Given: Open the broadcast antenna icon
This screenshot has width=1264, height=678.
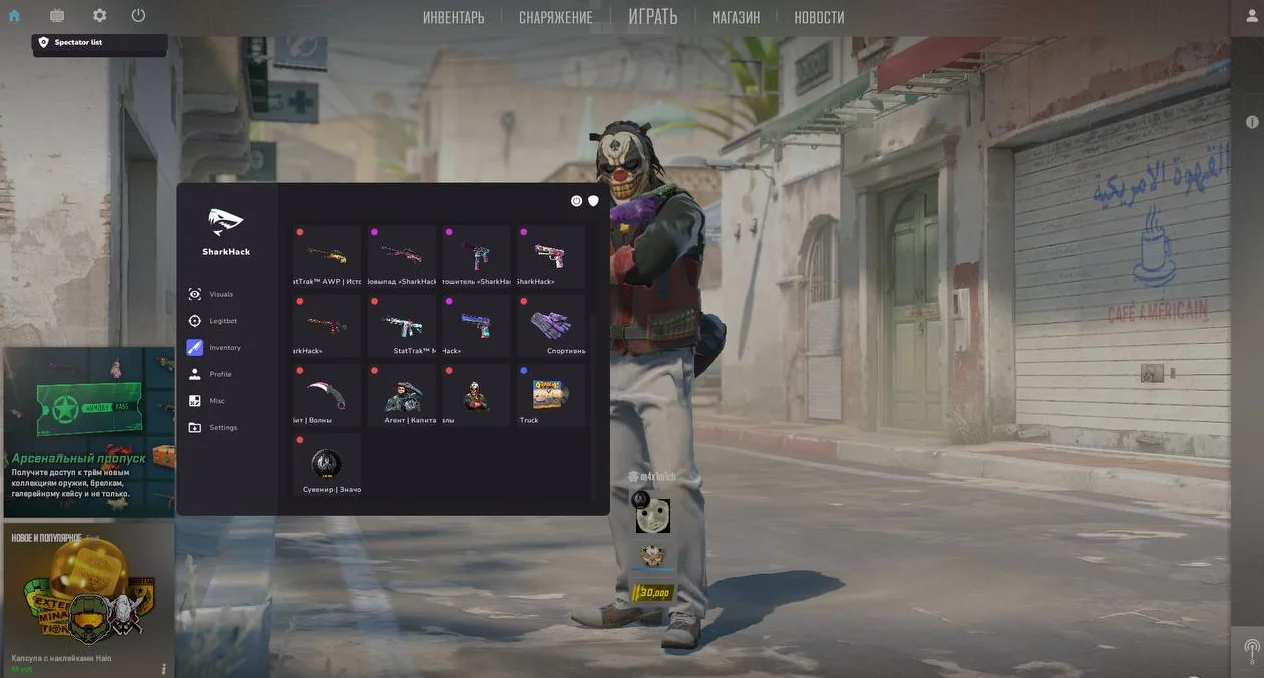Looking at the screenshot, I should coord(1250,647).
